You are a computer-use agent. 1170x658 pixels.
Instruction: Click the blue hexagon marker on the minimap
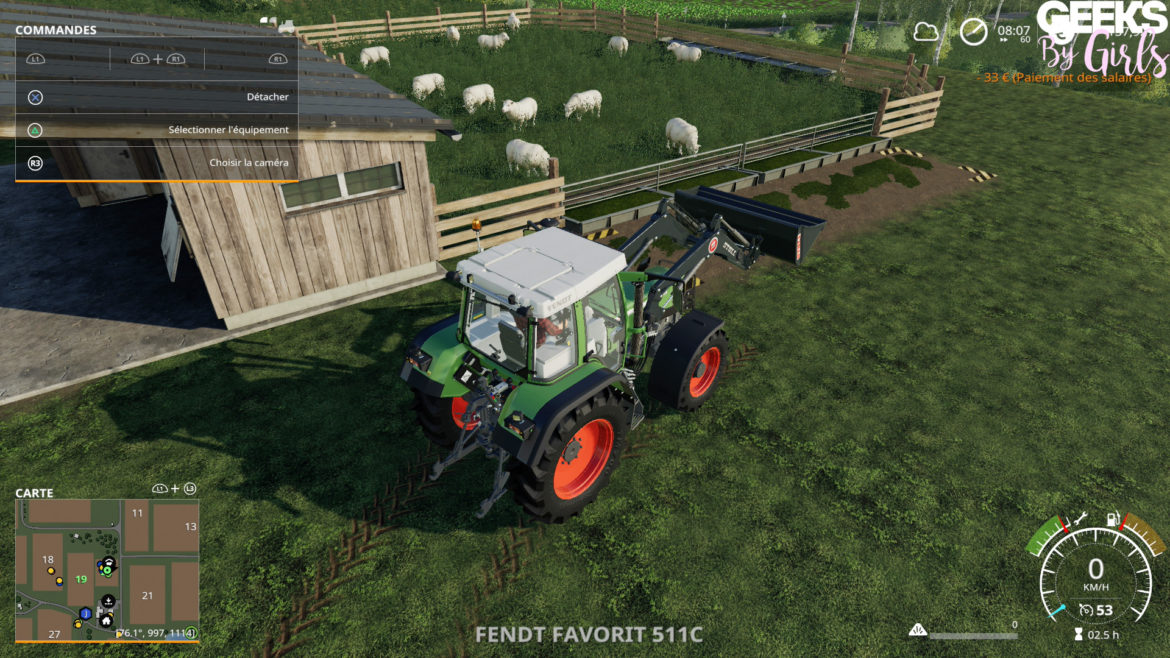(87, 613)
